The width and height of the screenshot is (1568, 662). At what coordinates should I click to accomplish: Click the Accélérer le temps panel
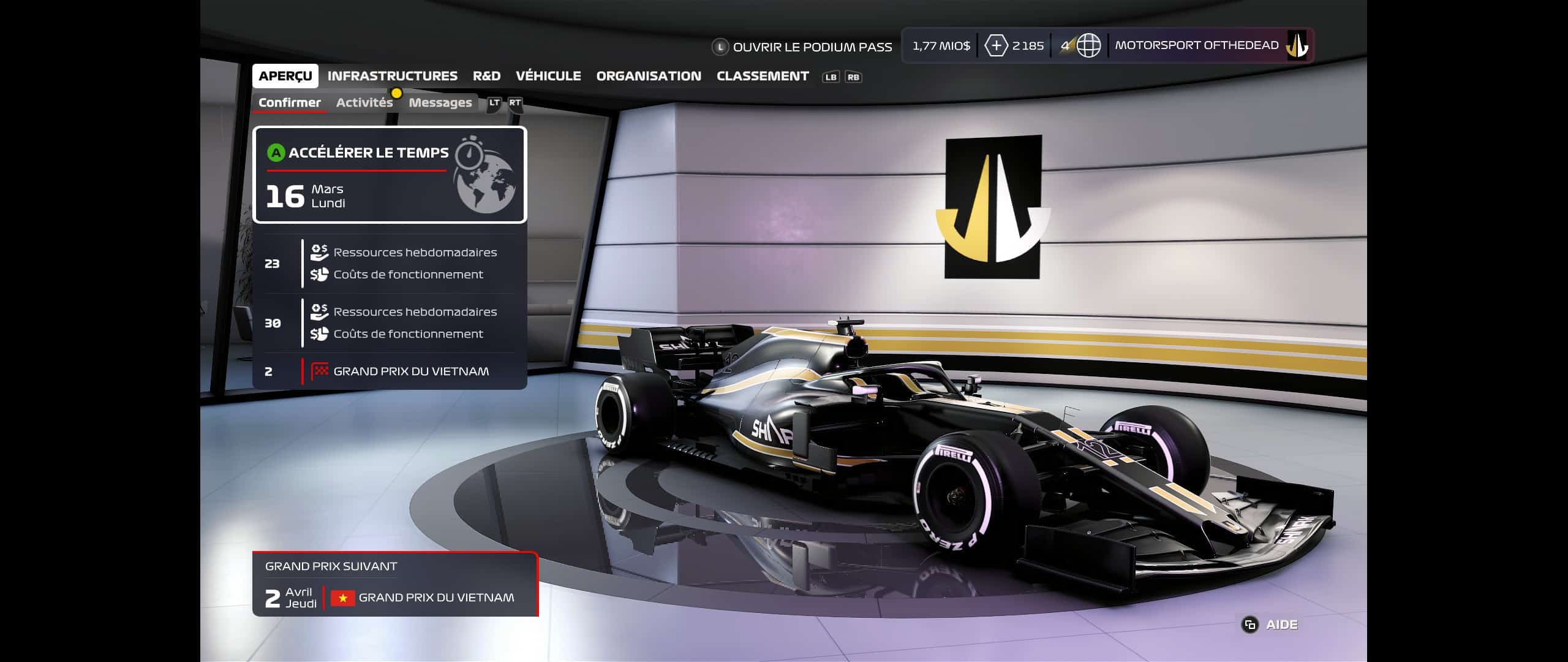click(390, 175)
